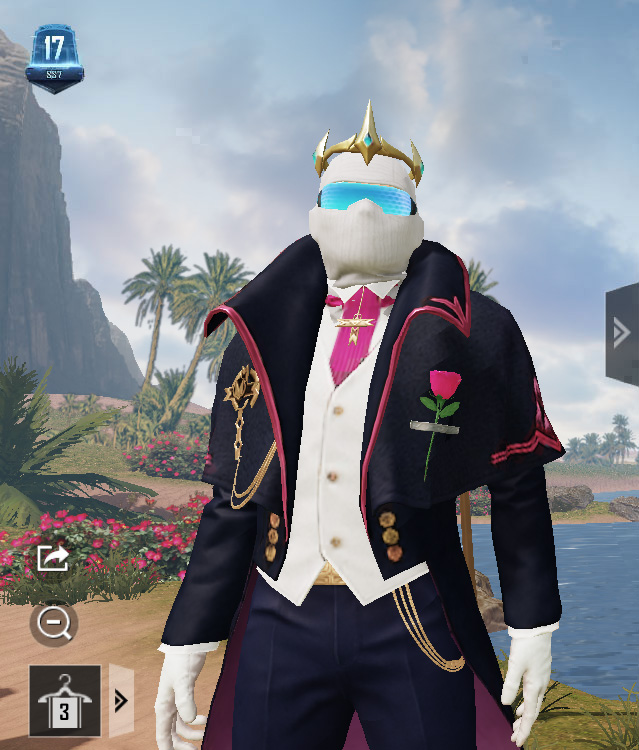Open the level 17 season badge

point(54,59)
